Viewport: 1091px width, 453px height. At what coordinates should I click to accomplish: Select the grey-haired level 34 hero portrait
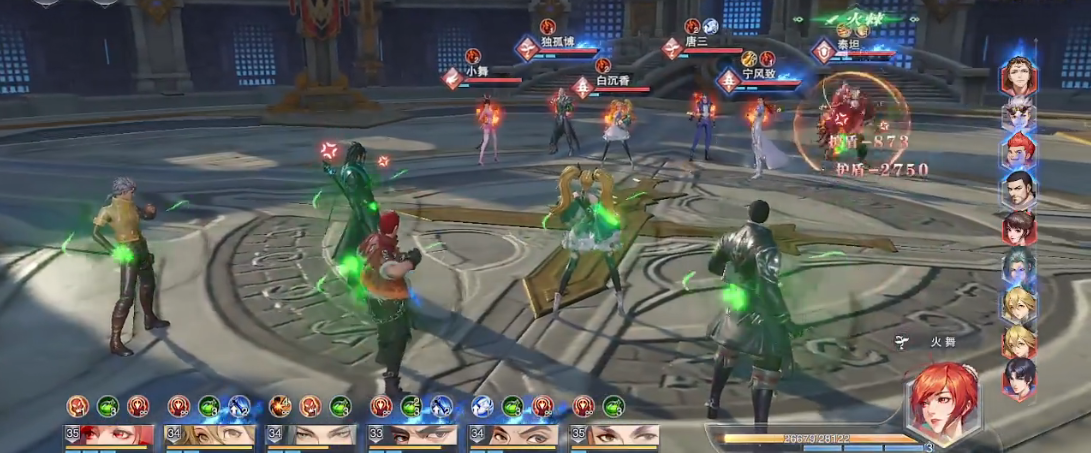[311, 435]
